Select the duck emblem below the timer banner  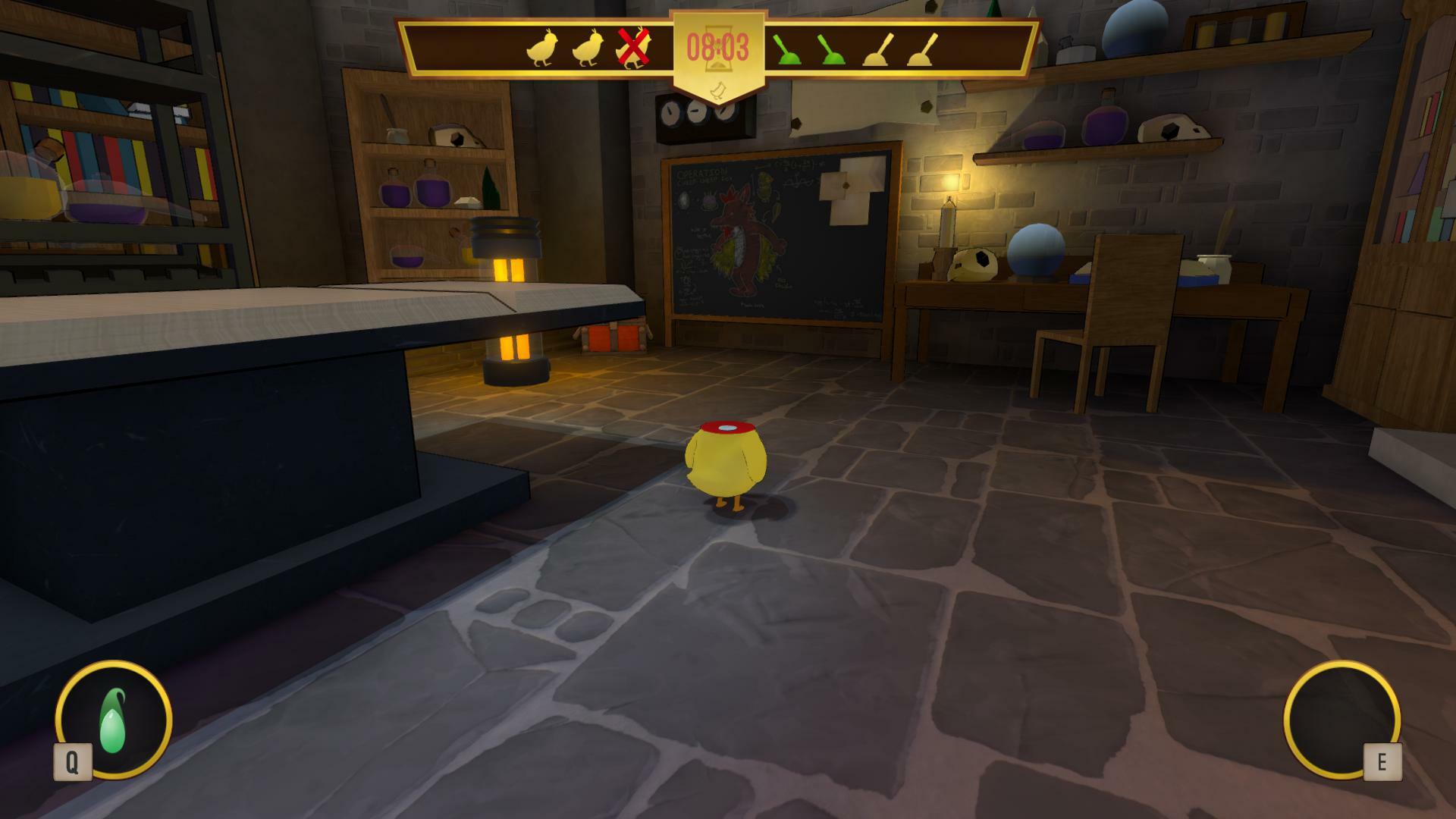pyautogui.click(x=718, y=89)
